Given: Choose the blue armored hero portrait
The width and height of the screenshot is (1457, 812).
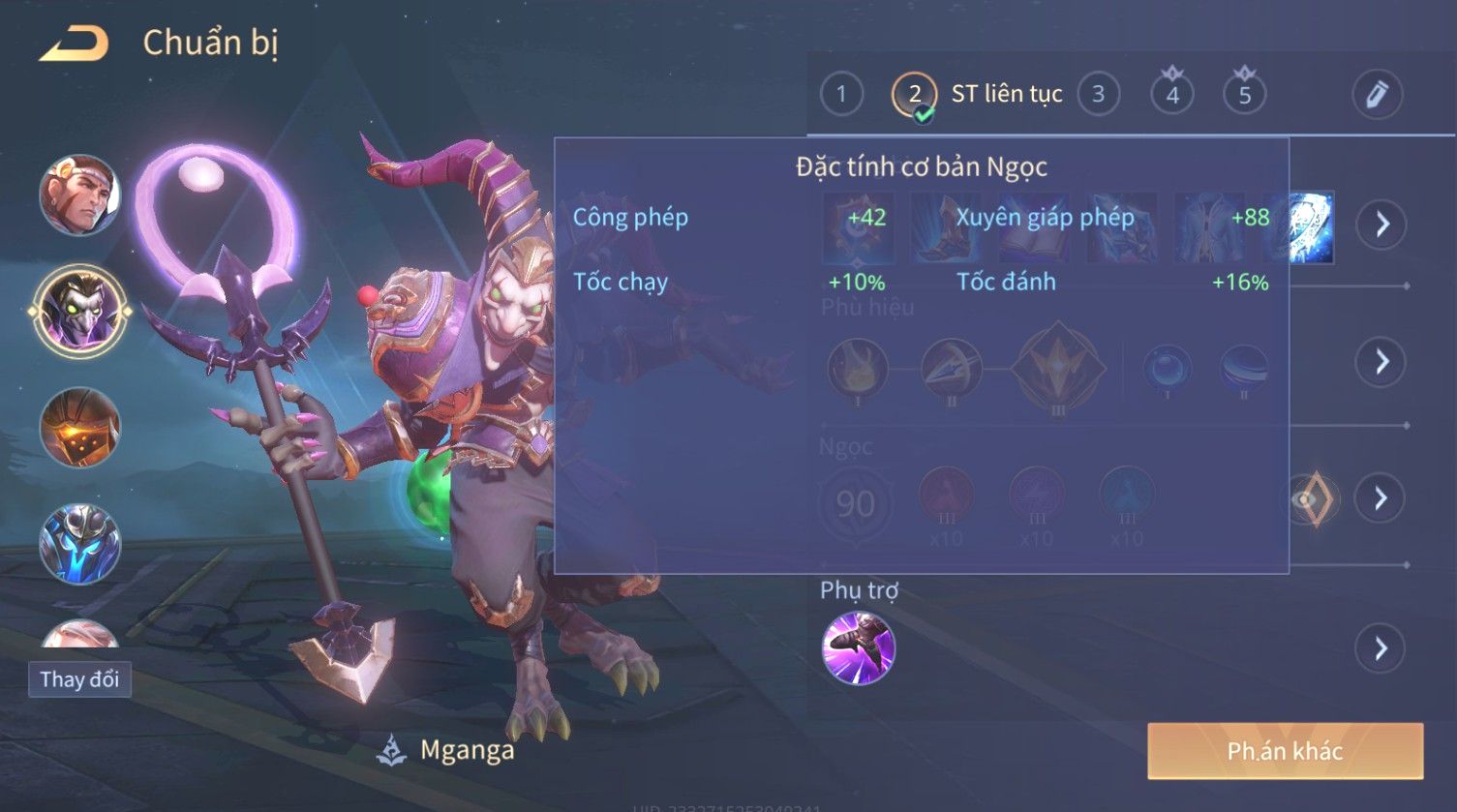Looking at the screenshot, I should tap(79, 544).
